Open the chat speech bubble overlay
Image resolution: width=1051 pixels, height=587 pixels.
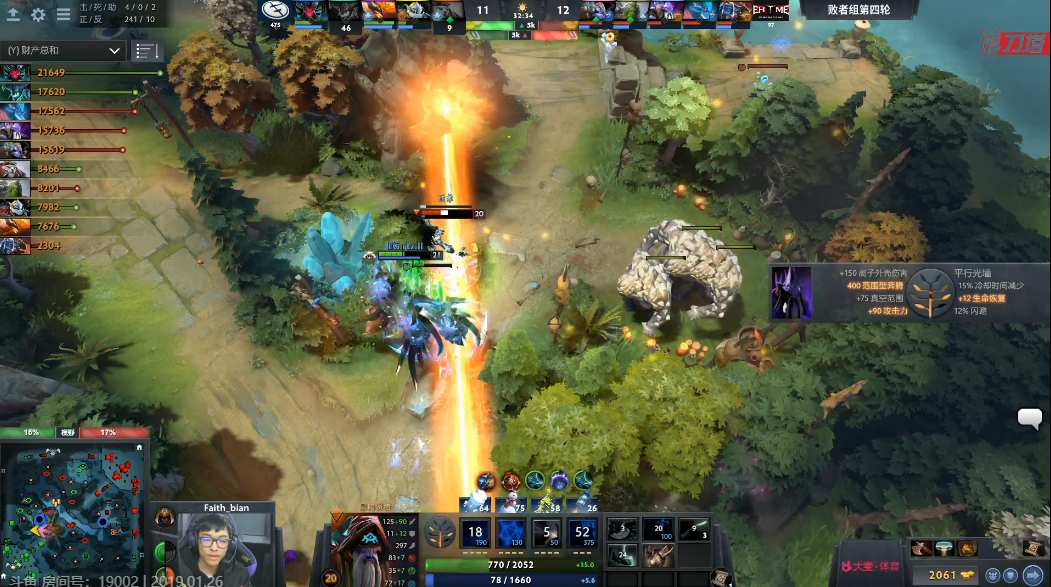tap(1030, 419)
